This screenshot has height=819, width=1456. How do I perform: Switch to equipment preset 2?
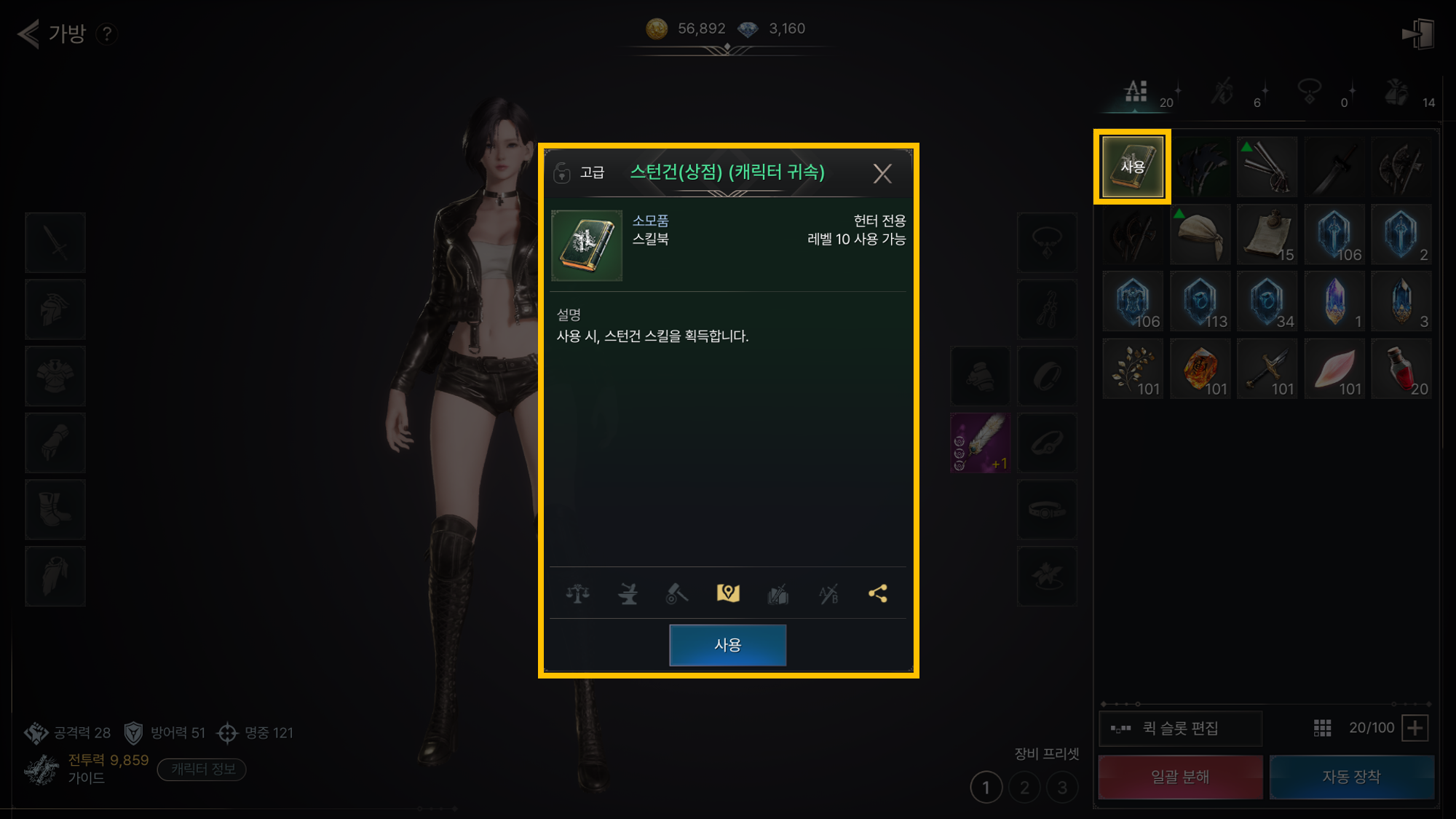click(x=1024, y=788)
